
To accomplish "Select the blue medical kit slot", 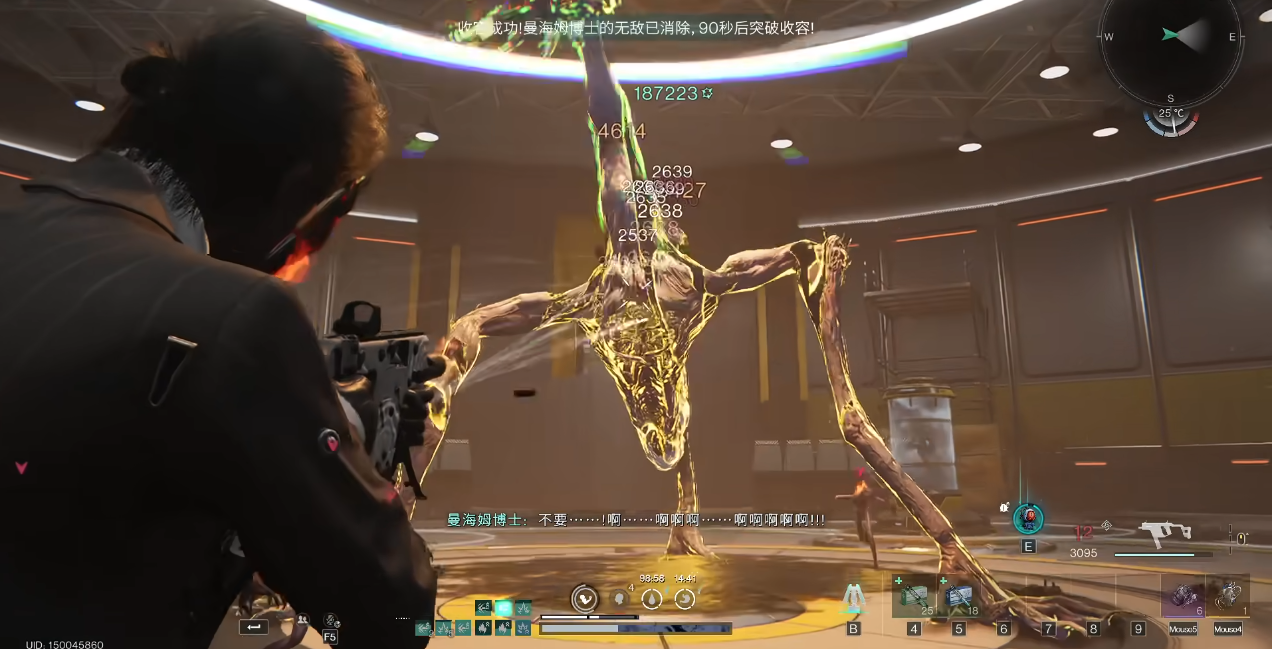I will tap(959, 598).
